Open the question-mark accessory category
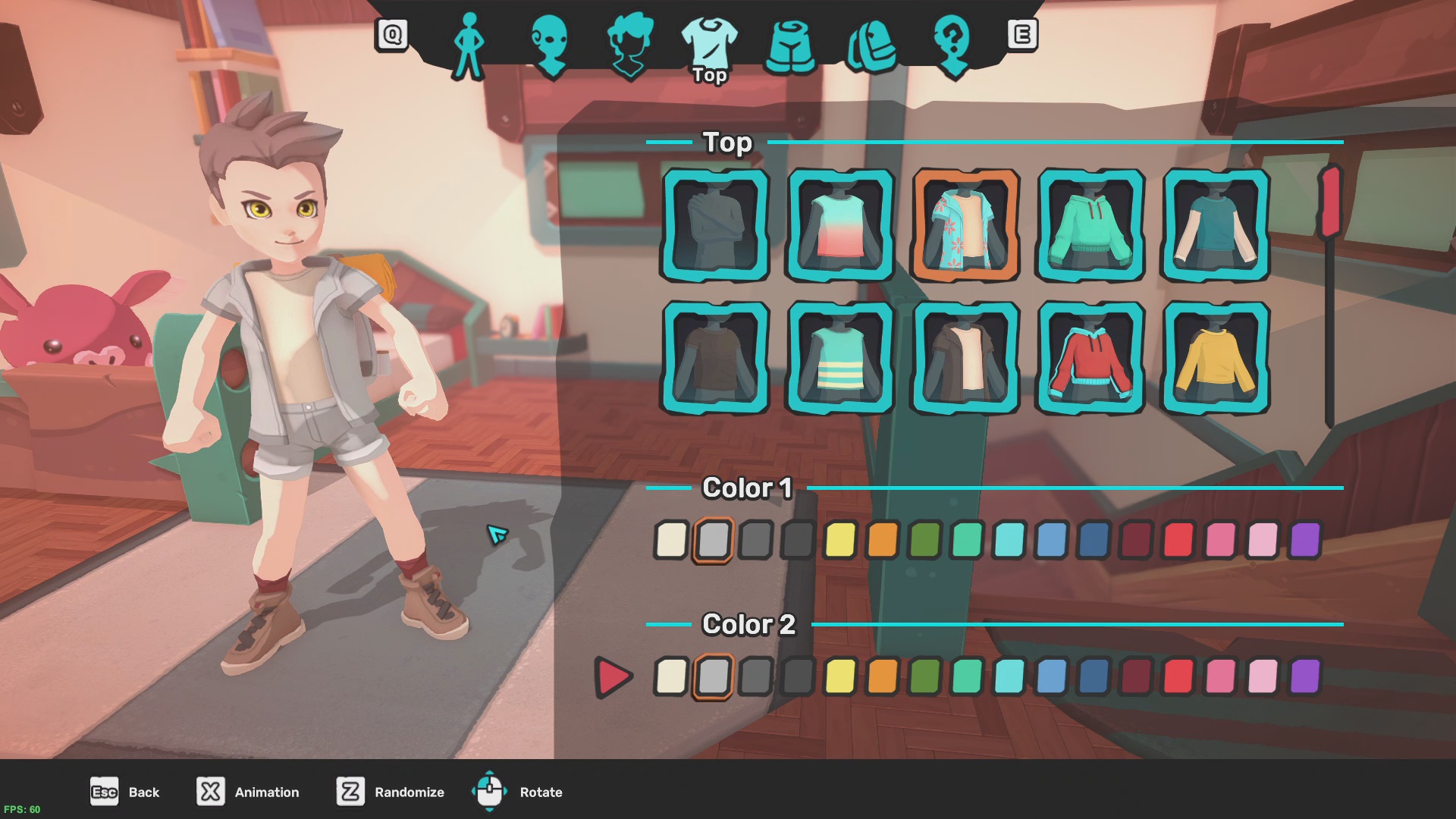This screenshot has height=819, width=1456. coord(954,45)
